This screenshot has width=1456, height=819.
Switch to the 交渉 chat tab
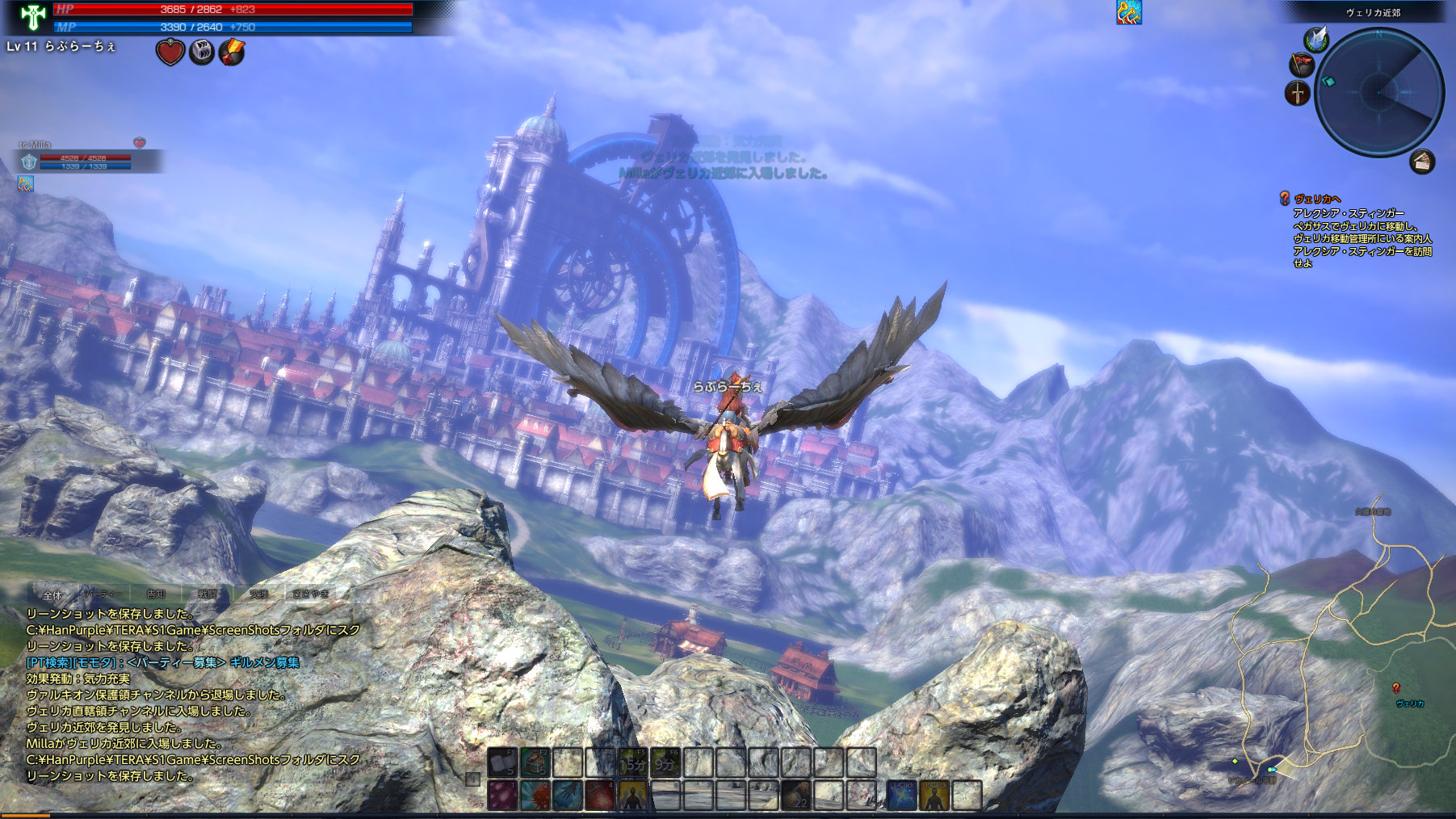click(x=258, y=594)
